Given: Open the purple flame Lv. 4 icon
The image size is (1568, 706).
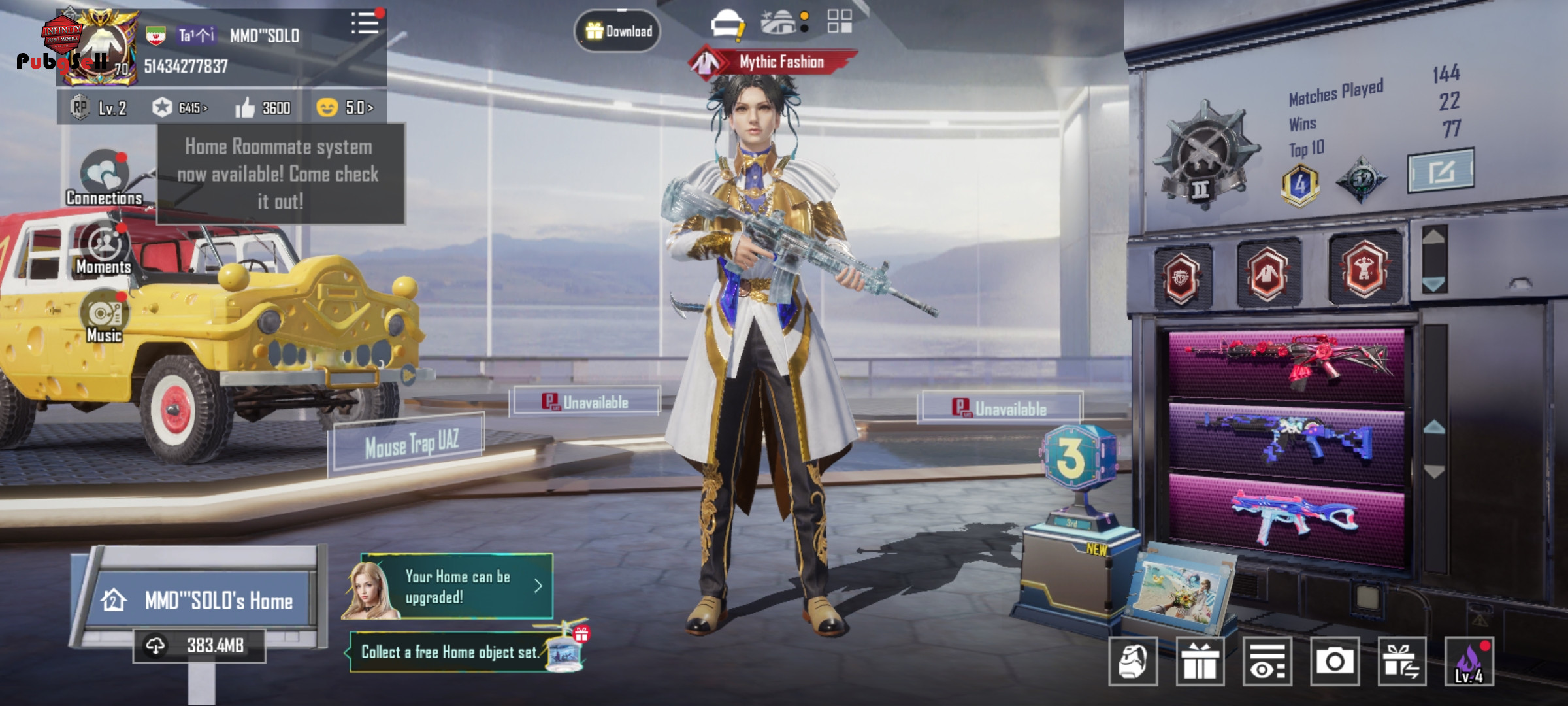Looking at the screenshot, I should 1469,662.
